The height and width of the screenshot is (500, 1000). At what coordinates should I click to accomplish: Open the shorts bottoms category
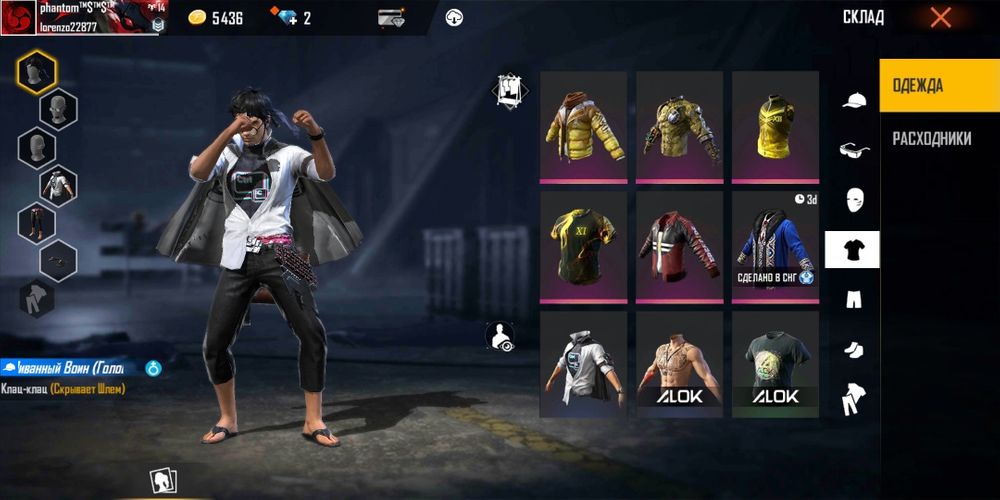[853, 299]
